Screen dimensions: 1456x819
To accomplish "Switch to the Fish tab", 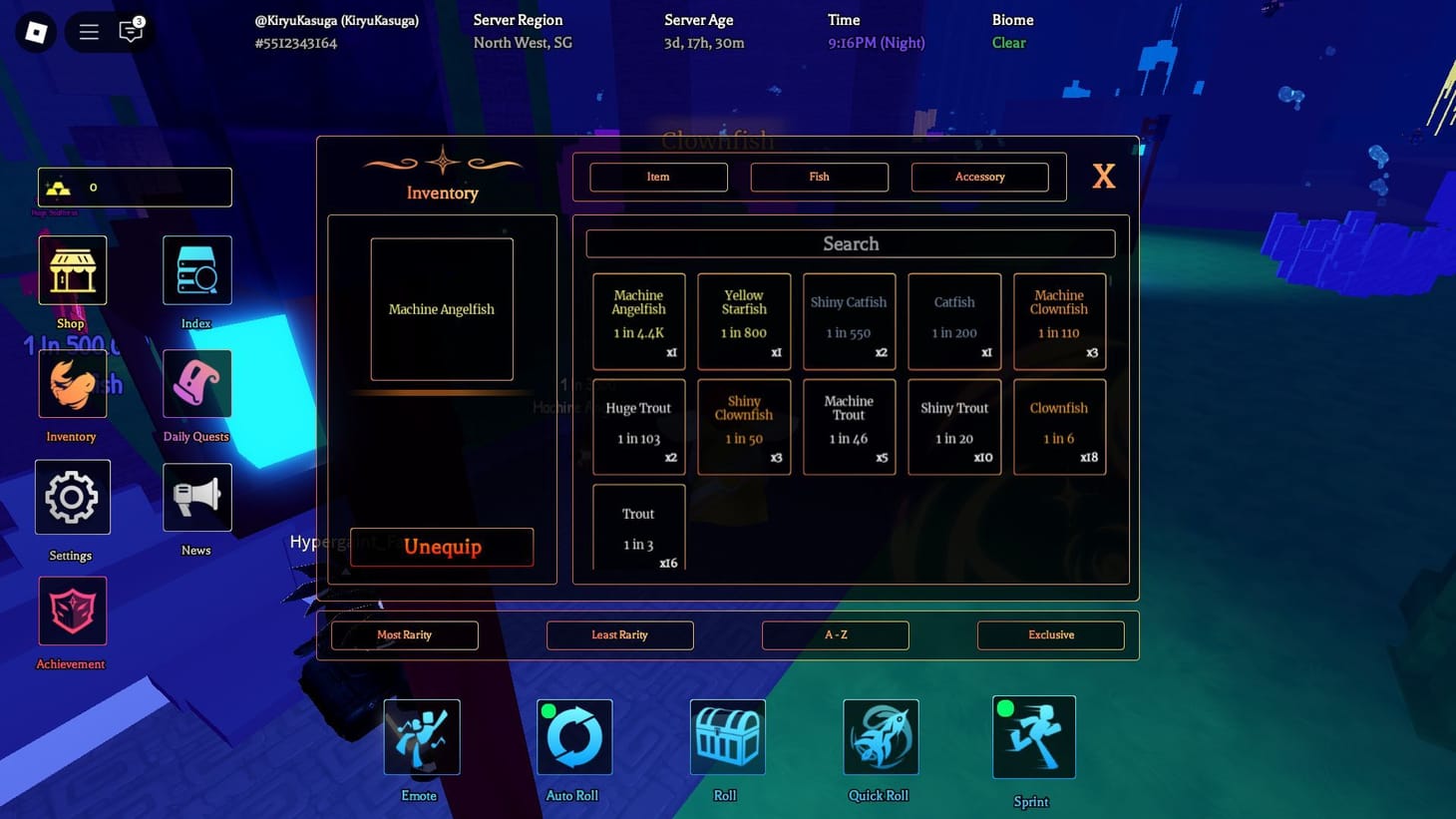I will pyautogui.click(x=819, y=177).
